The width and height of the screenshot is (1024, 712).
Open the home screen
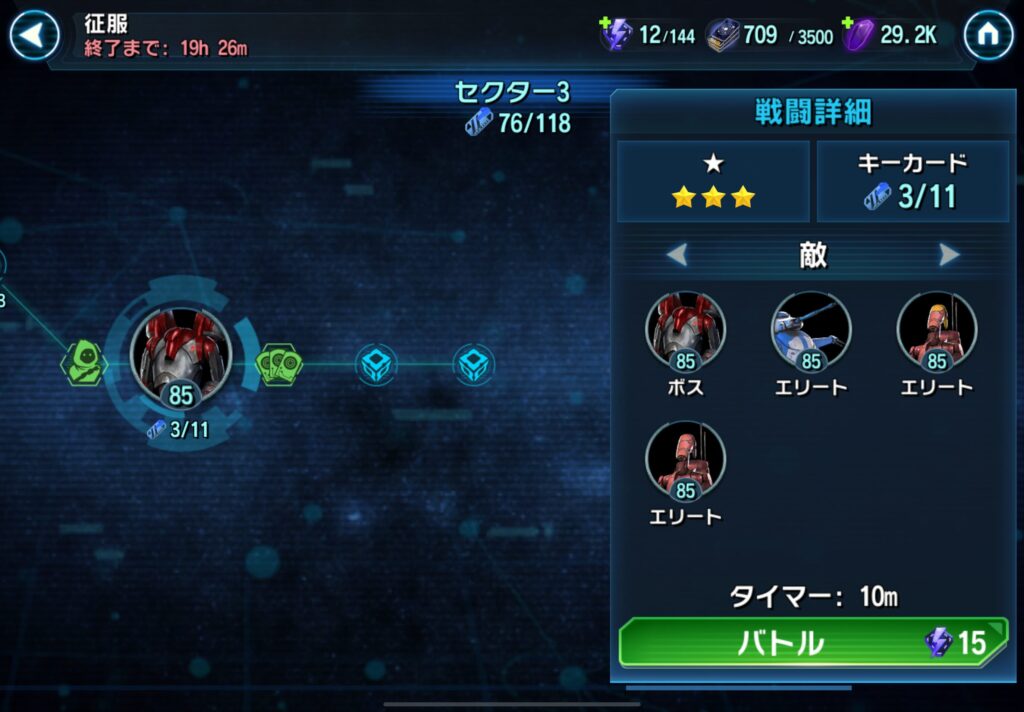pos(987,36)
